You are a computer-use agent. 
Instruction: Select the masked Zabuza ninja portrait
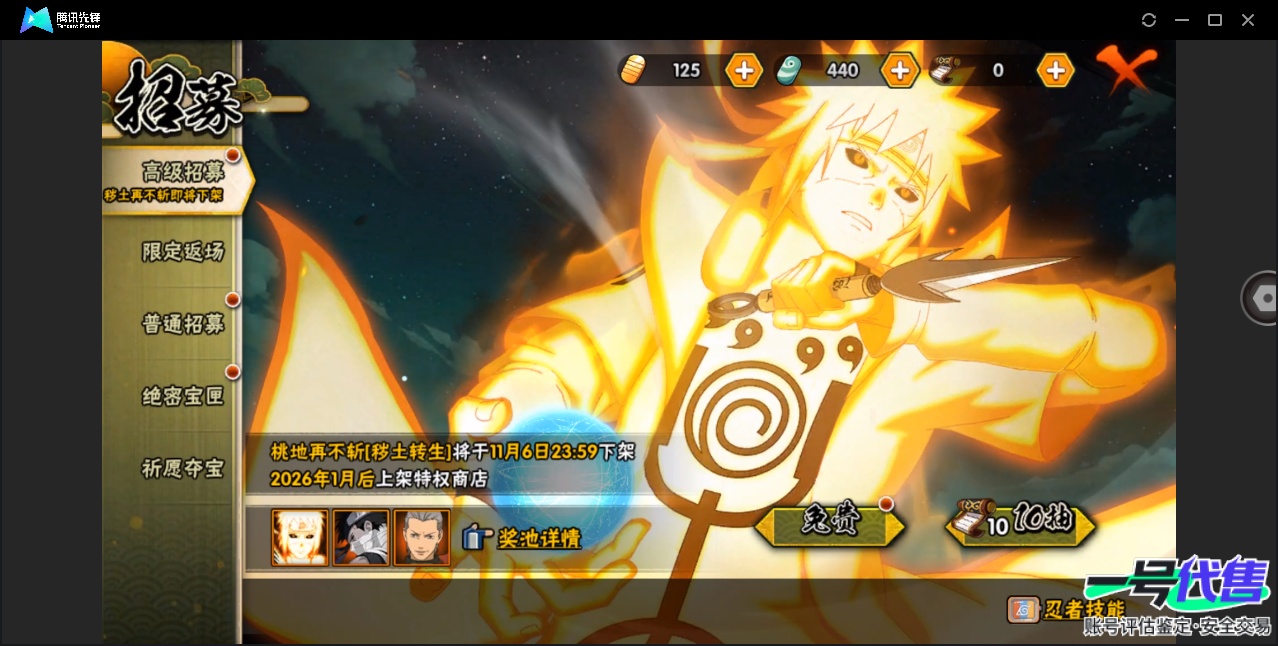361,538
